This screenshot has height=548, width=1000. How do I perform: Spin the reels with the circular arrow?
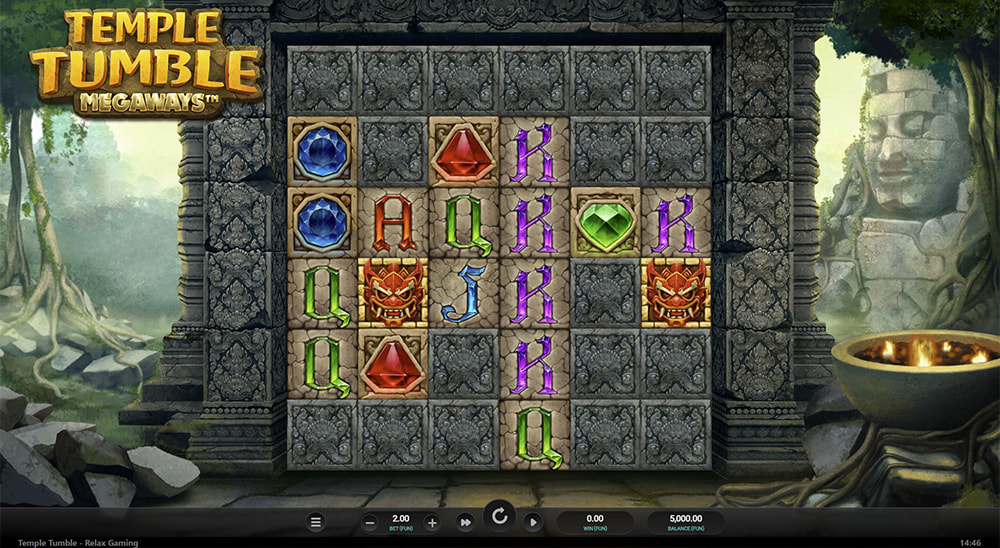click(x=498, y=518)
